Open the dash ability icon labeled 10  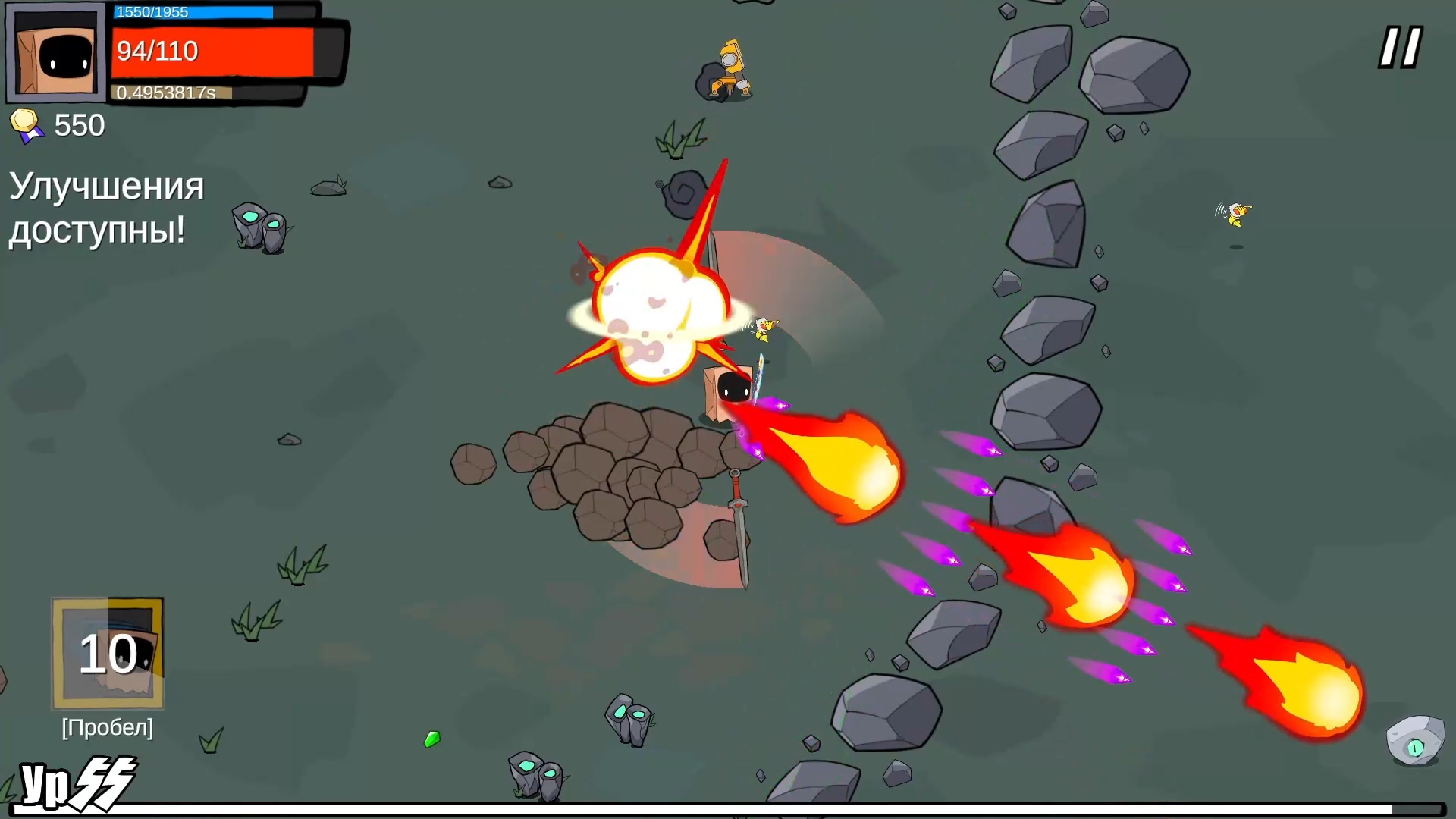(106, 654)
